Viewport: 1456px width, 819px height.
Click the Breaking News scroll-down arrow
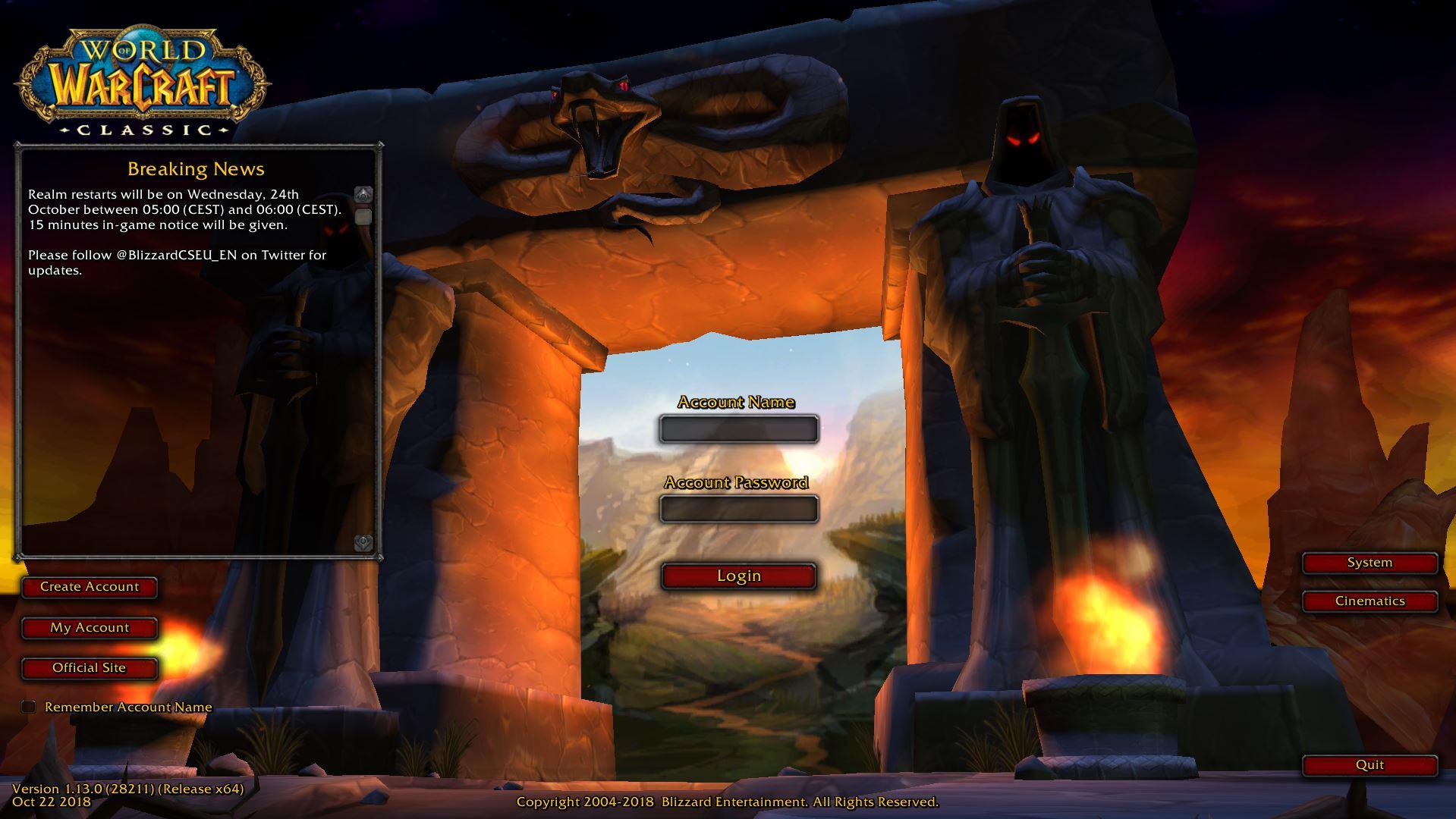pos(364,542)
